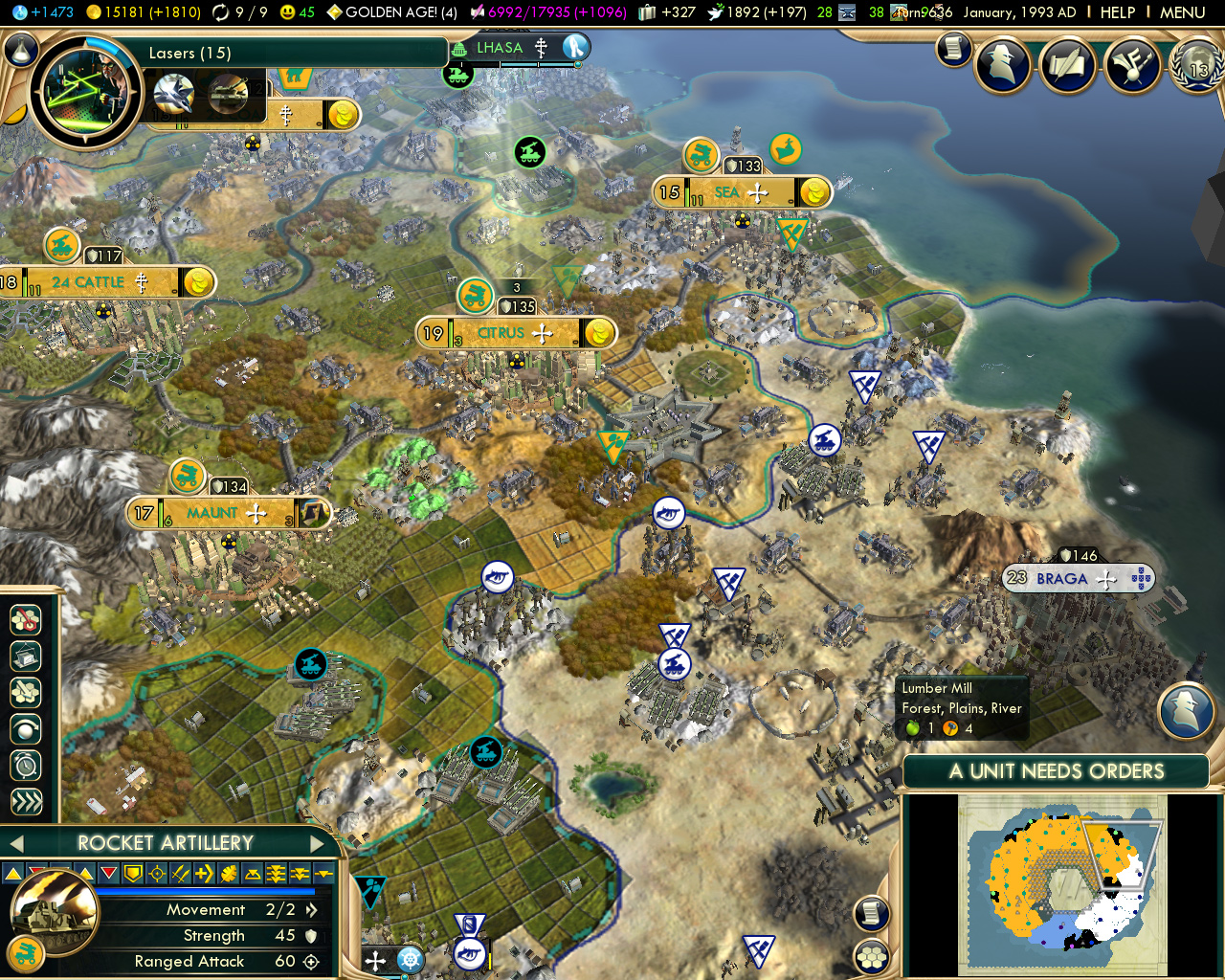Viewport: 1225px width, 980px height.
Task: Select the crossed swords promotion icon
Action: [x=179, y=872]
